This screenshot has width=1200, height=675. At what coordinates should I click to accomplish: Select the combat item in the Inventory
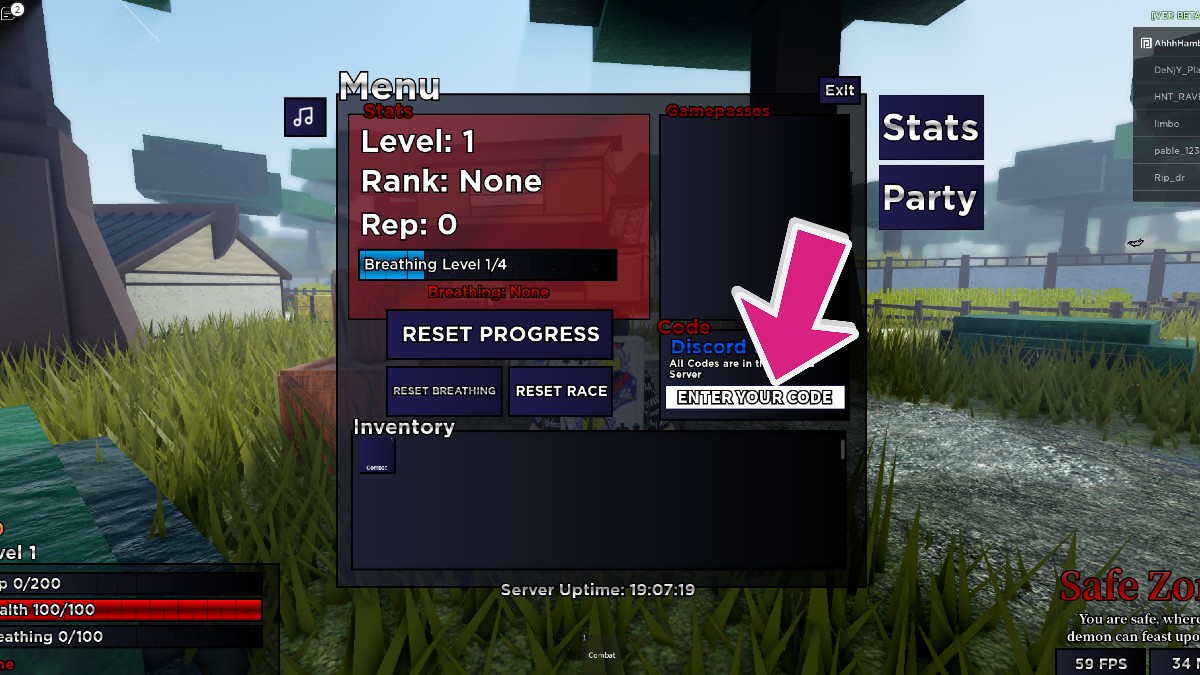[x=377, y=456]
